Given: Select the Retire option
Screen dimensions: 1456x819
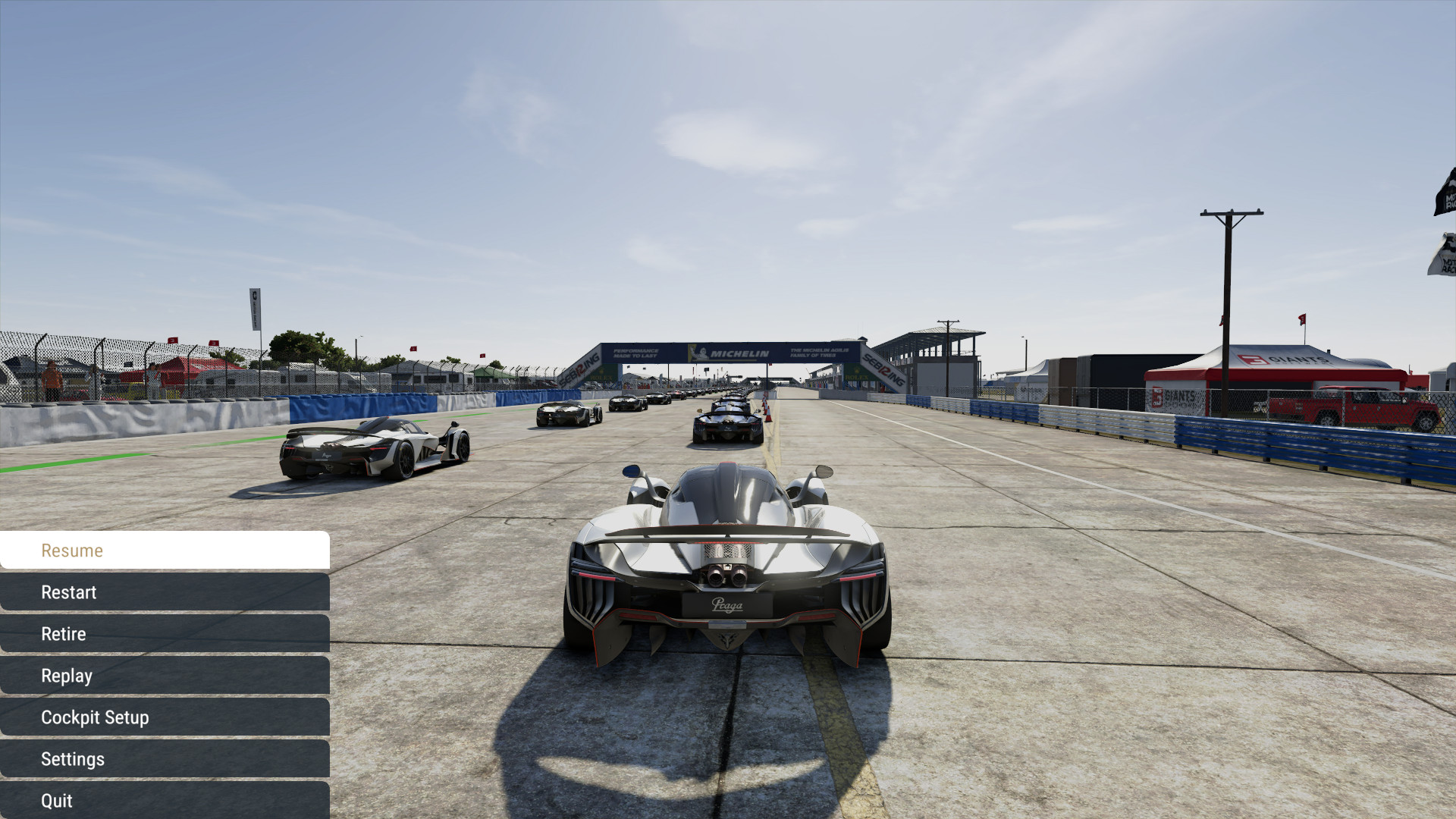Looking at the screenshot, I should click(165, 634).
